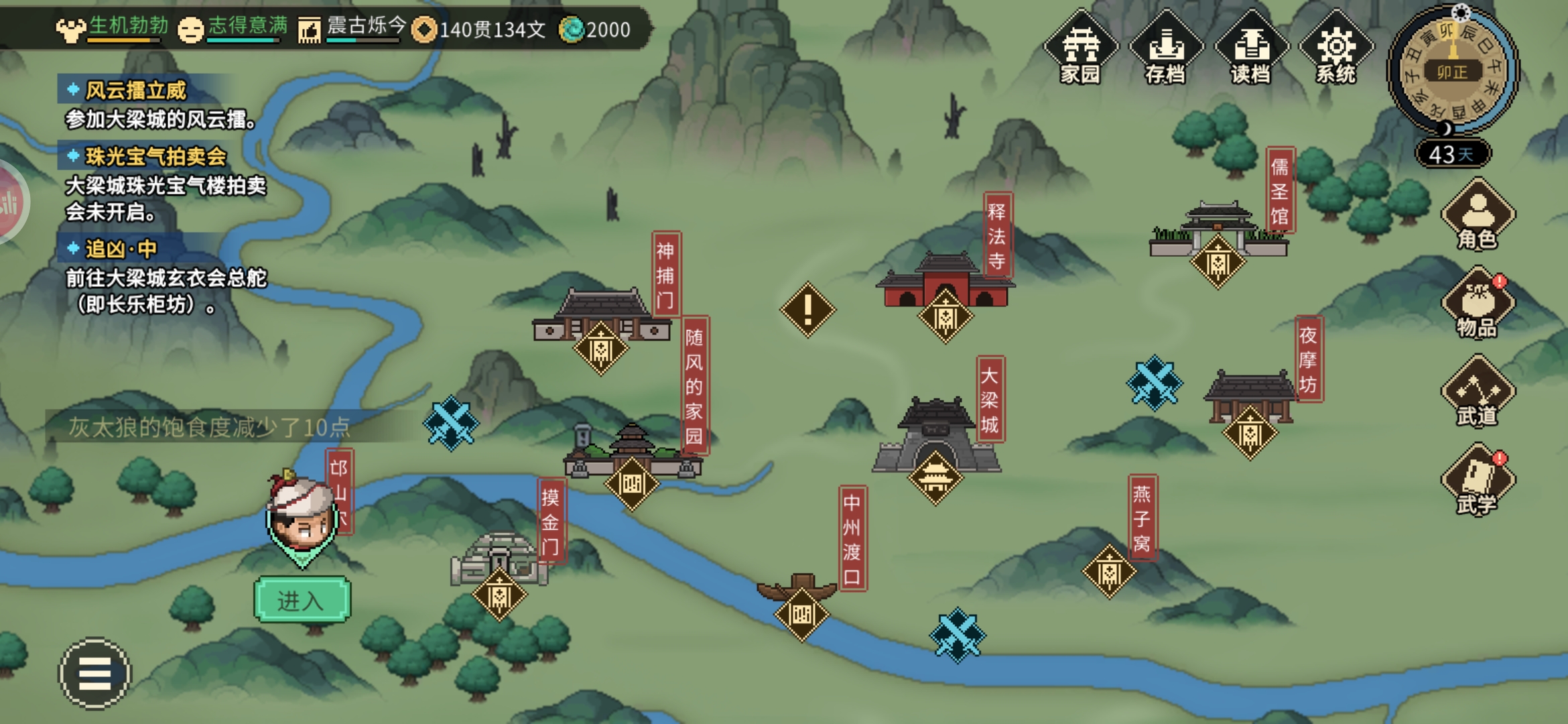The image size is (1568, 724).
Task: Travel to the 大梁城 city marker
Action: click(x=935, y=477)
